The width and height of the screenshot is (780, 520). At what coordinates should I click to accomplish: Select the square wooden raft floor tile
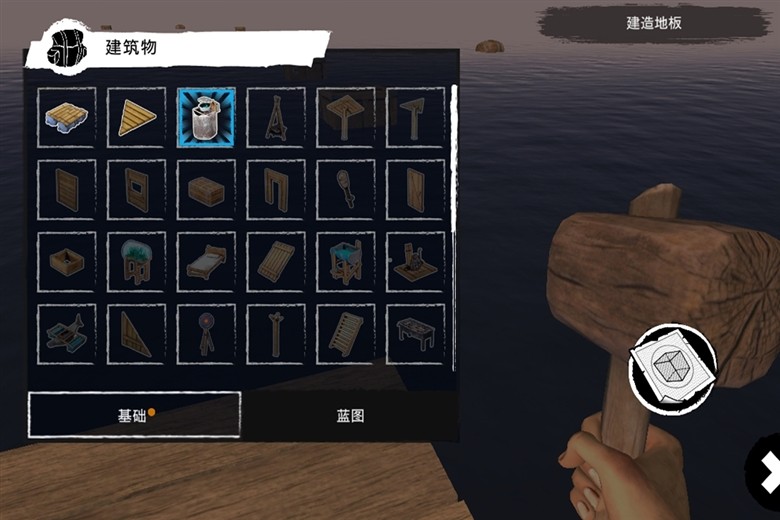(67, 117)
